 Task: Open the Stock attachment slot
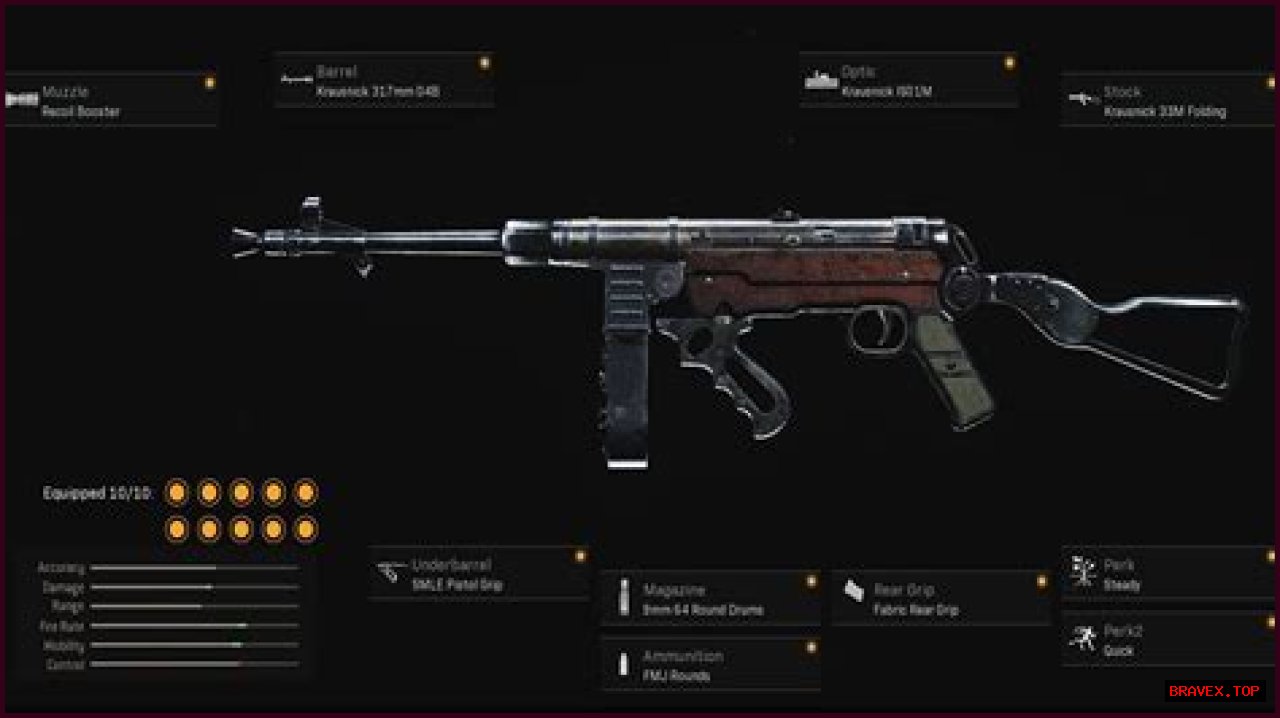click(x=1167, y=101)
